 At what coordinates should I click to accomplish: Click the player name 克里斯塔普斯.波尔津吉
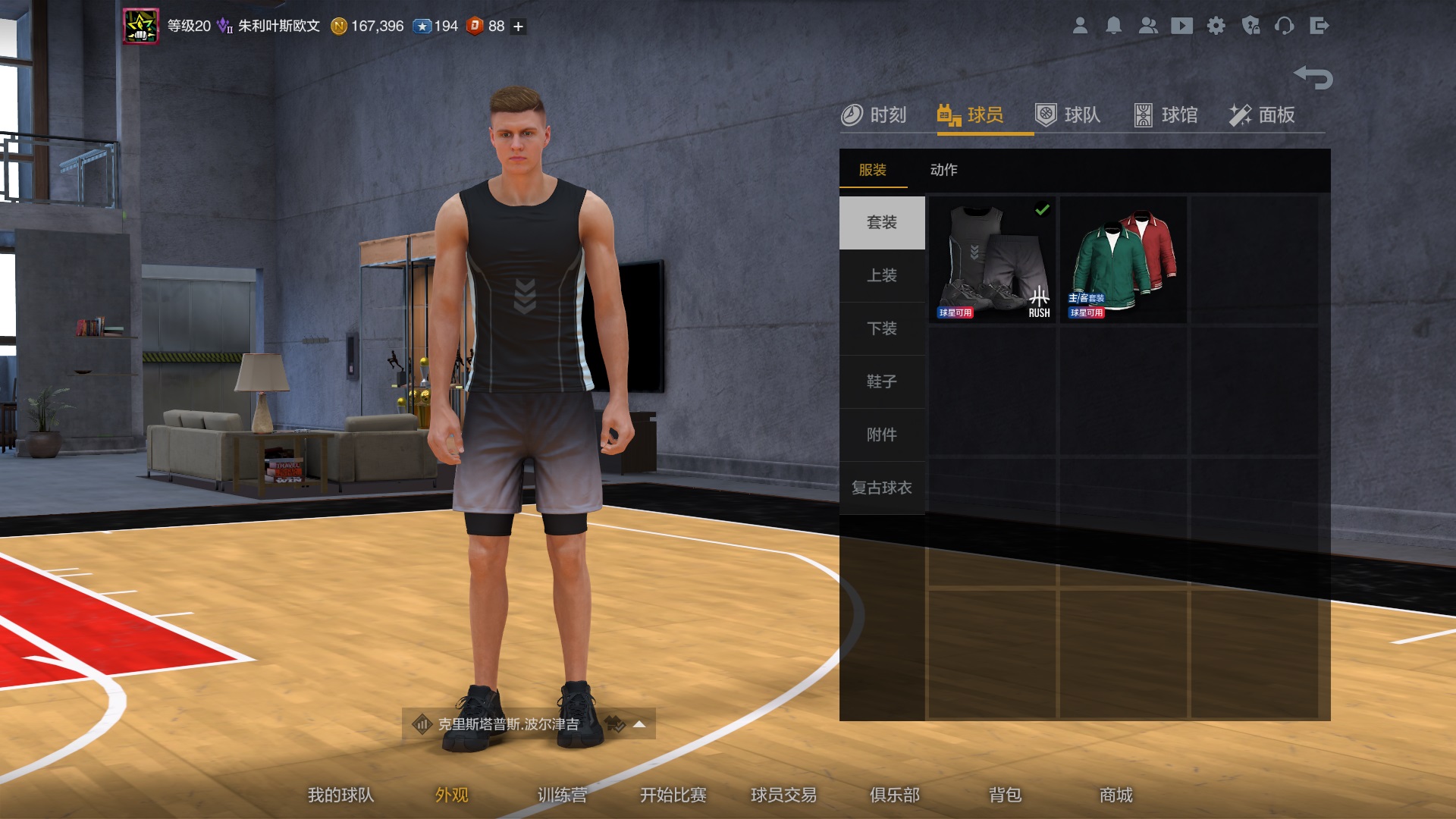coord(507,724)
